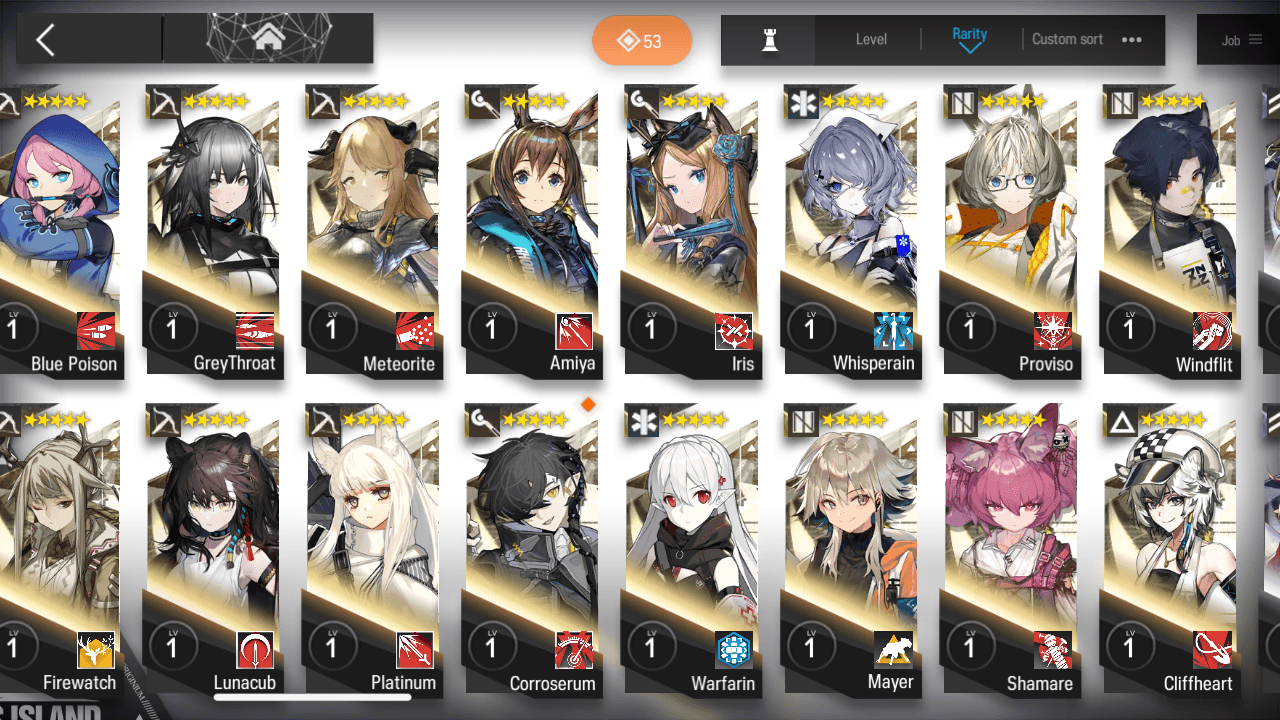Choose the Platinum operator card

[x=374, y=550]
